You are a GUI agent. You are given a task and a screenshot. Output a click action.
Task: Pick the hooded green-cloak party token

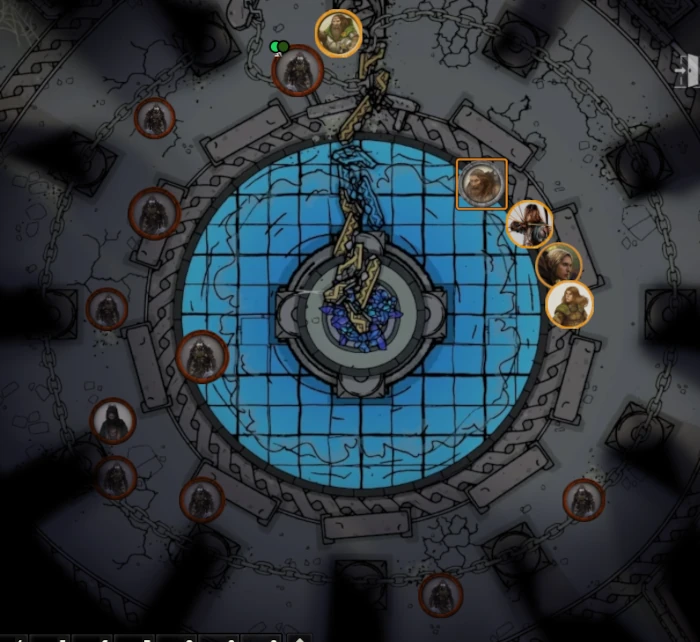coord(569,305)
